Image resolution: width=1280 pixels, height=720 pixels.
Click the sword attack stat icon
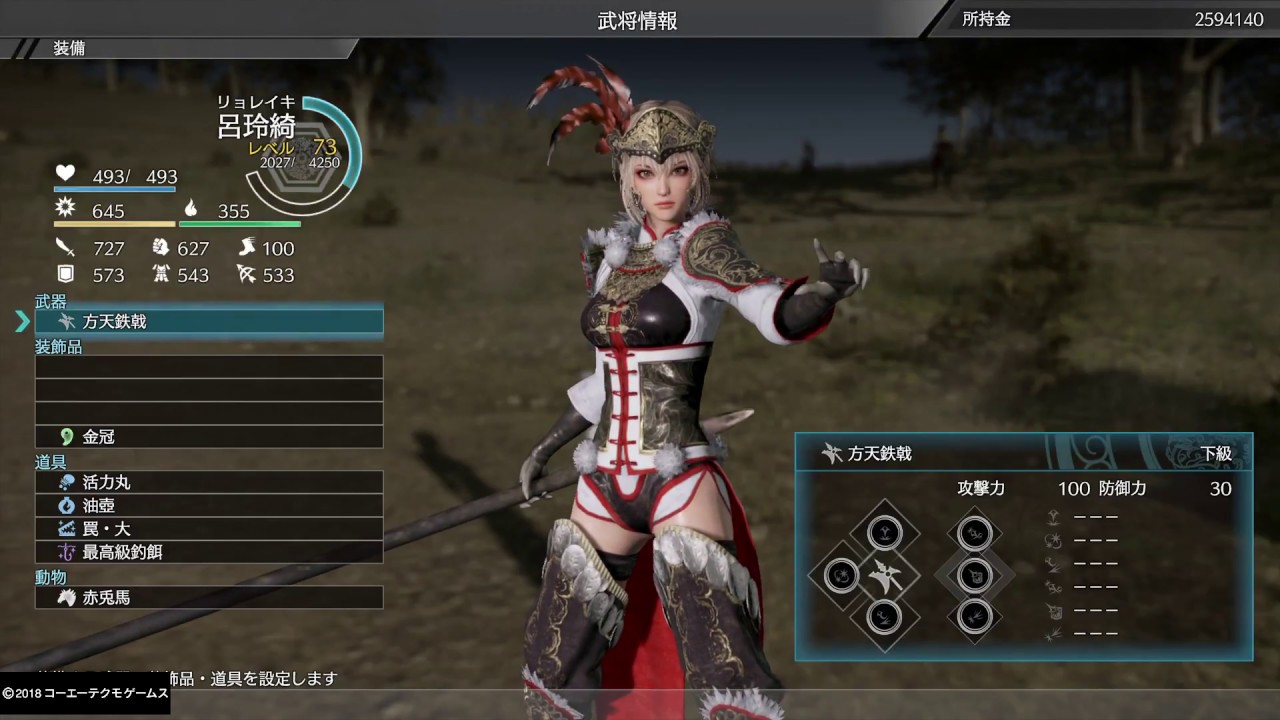(x=64, y=246)
